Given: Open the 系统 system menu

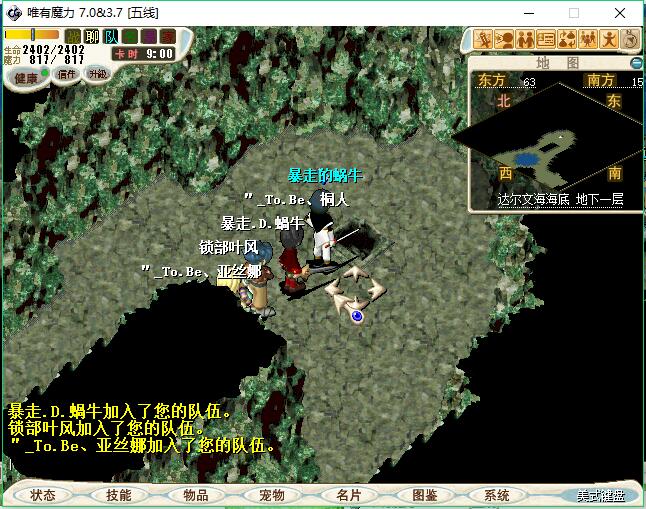Looking at the screenshot, I should tap(497, 495).
